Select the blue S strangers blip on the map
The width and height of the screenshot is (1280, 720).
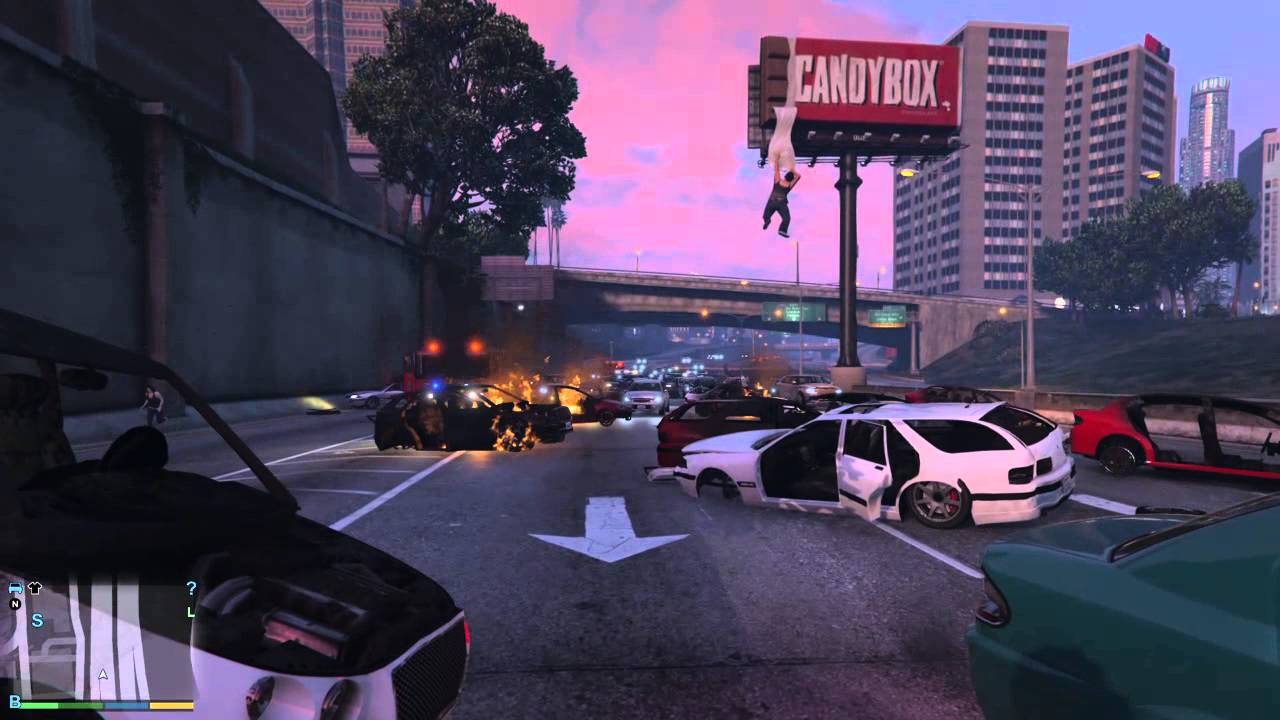click(x=37, y=620)
